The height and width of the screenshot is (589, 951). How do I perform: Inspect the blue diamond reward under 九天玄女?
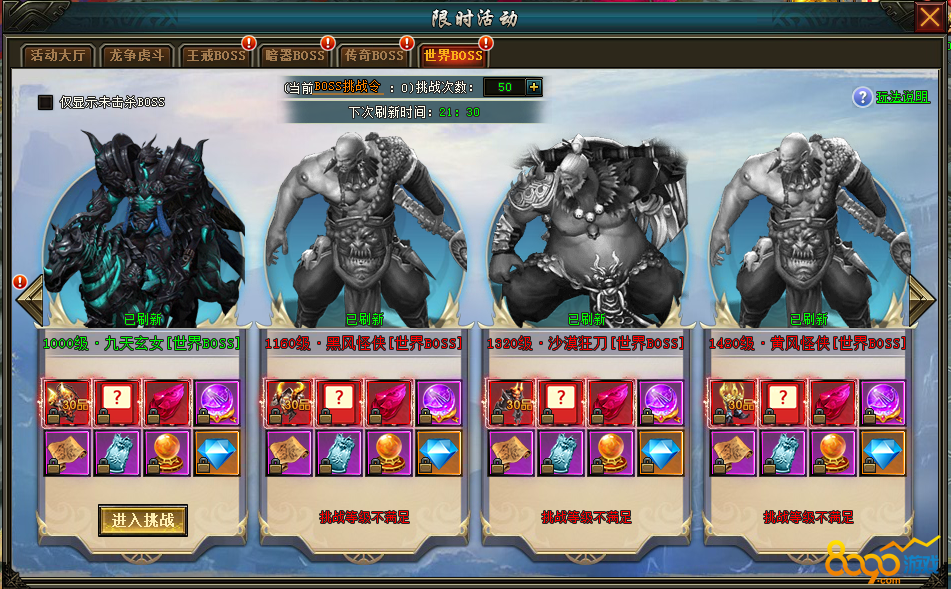(217, 452)
